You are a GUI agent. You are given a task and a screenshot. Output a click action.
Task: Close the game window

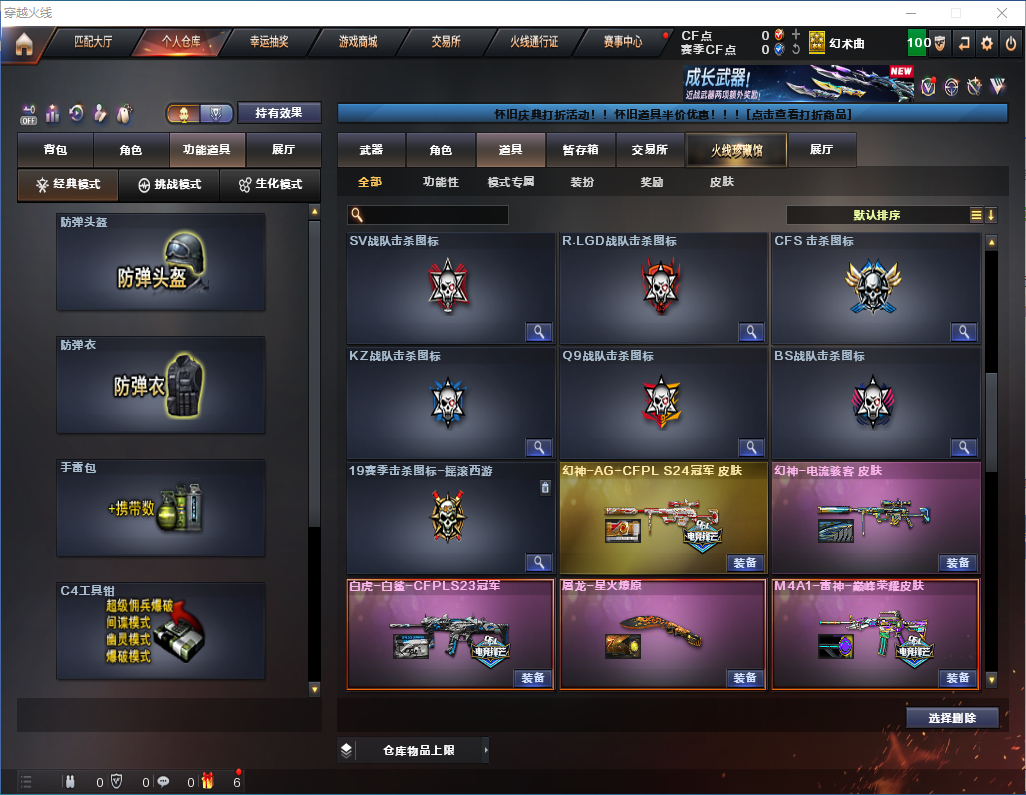coord(1001,13)
